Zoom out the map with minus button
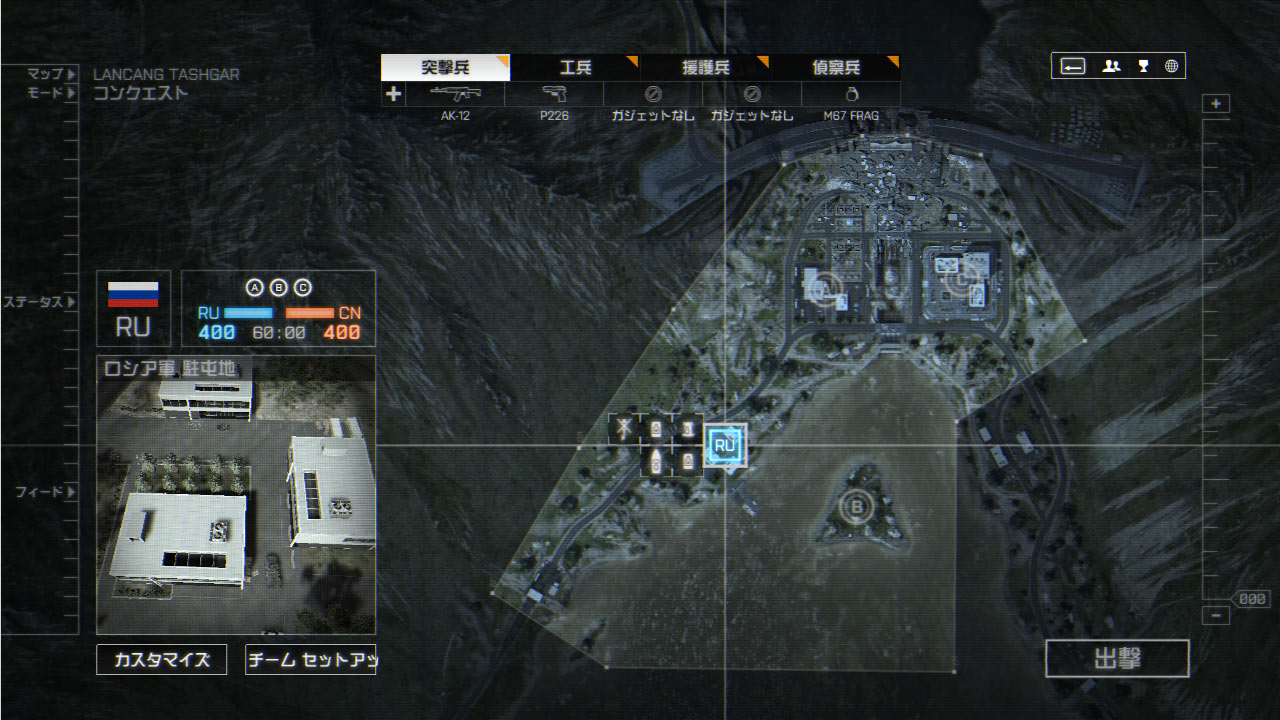The width and height of the screenshot is (1280, 720). coord(1216,616)
